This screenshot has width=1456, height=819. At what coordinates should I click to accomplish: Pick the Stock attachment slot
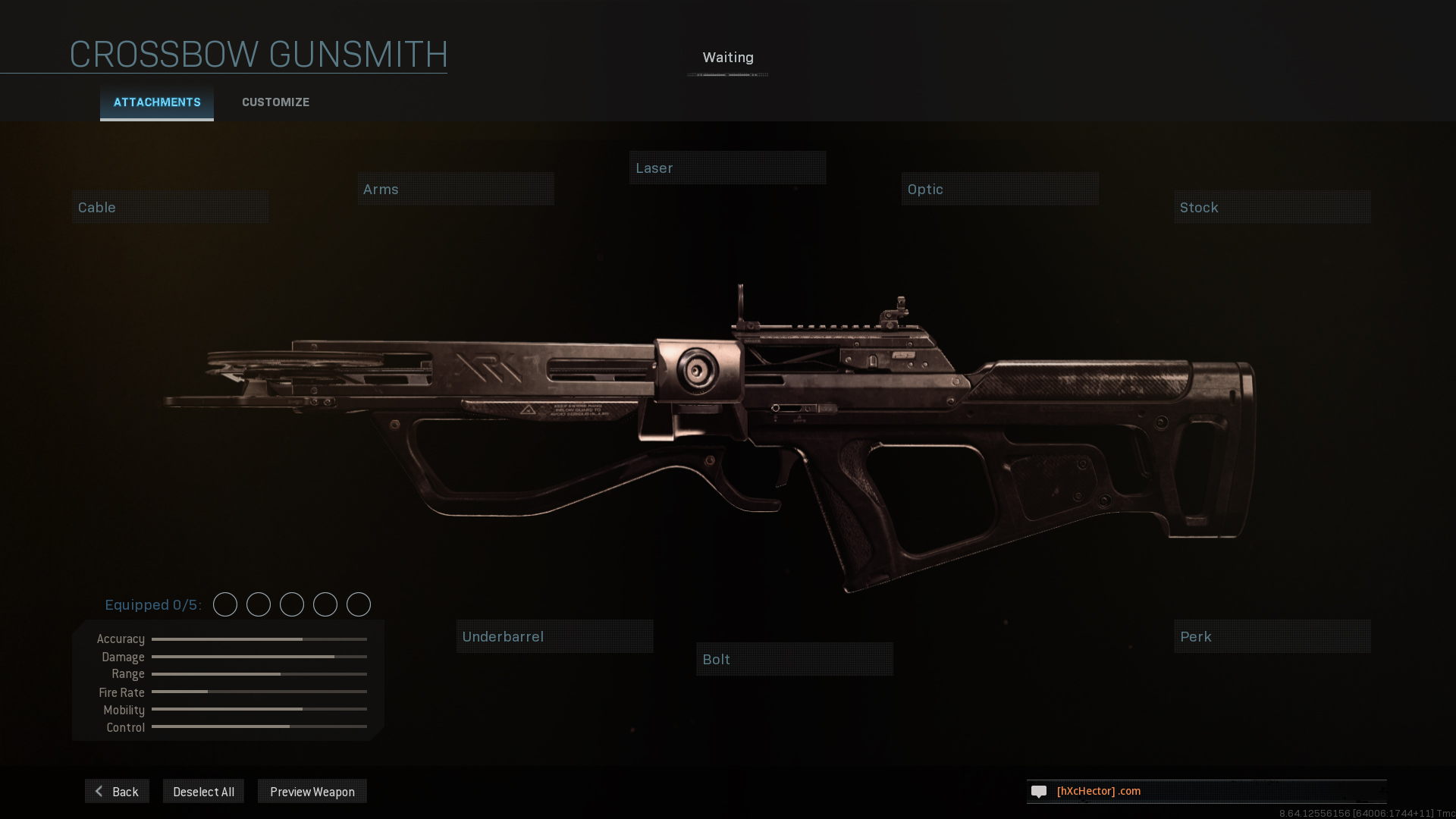coord(1272,207)
